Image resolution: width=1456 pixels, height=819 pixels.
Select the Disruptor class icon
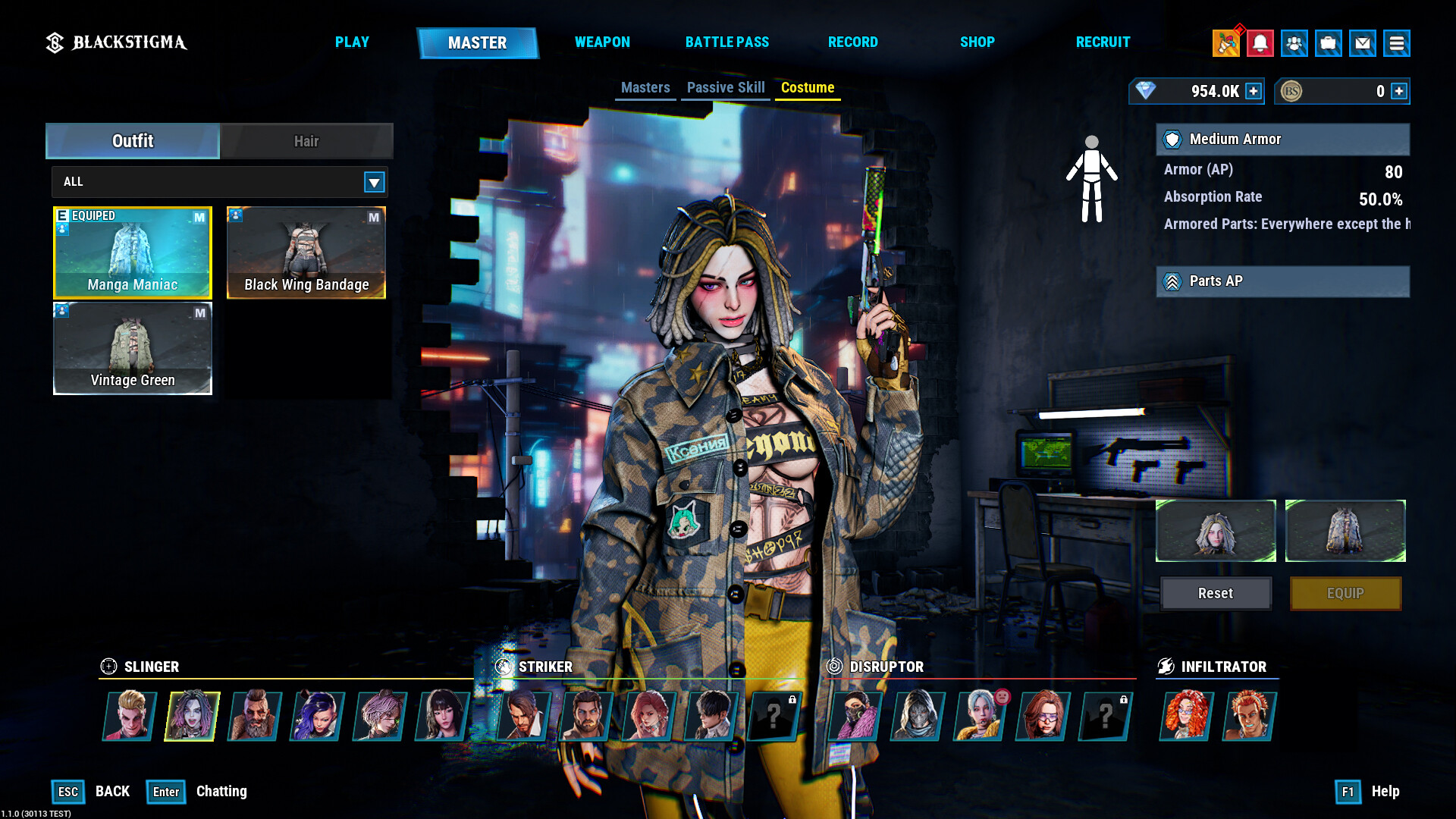(x=836, y=667)
